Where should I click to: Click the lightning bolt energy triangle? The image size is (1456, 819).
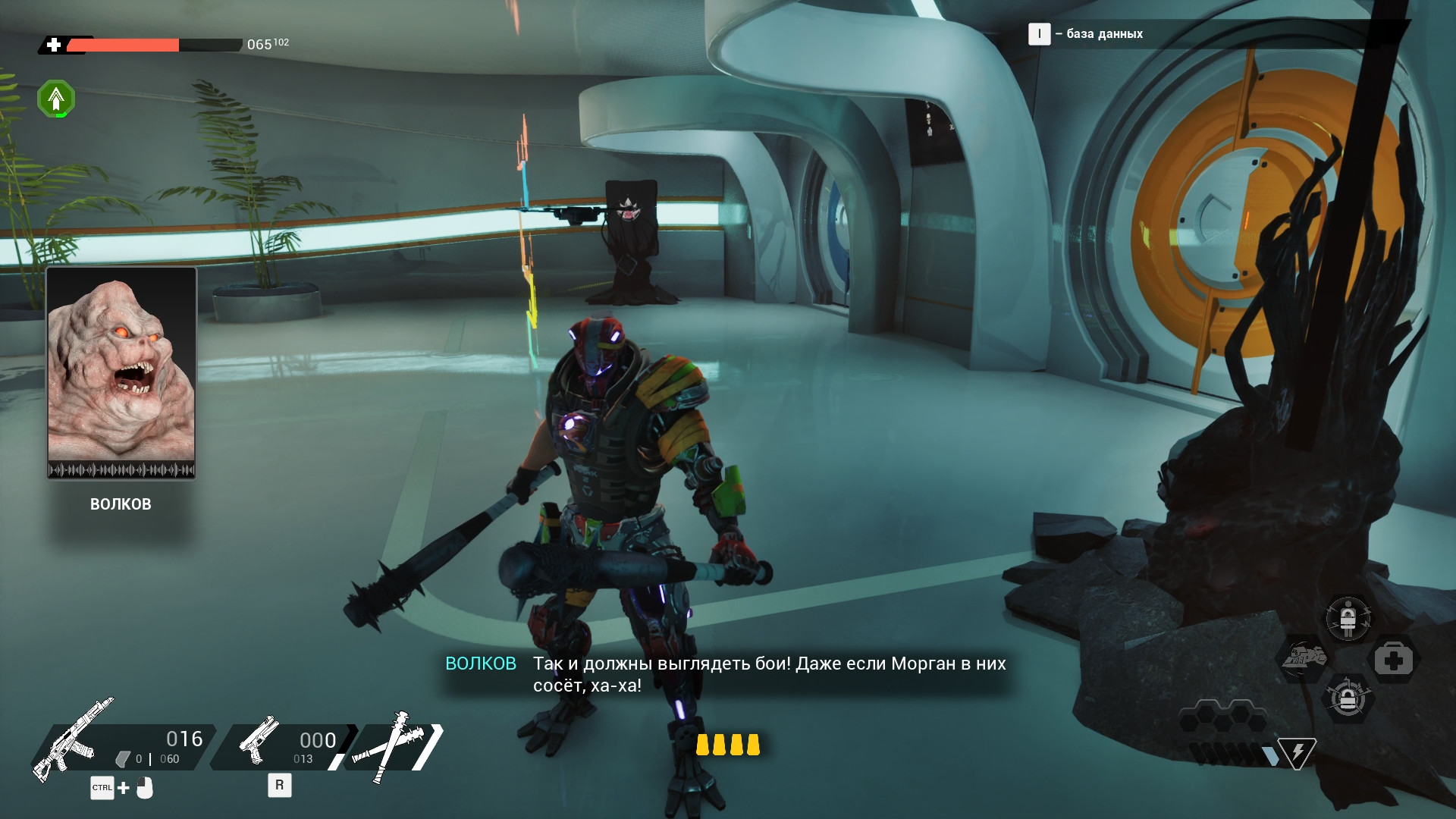(x=1297, y=753)
